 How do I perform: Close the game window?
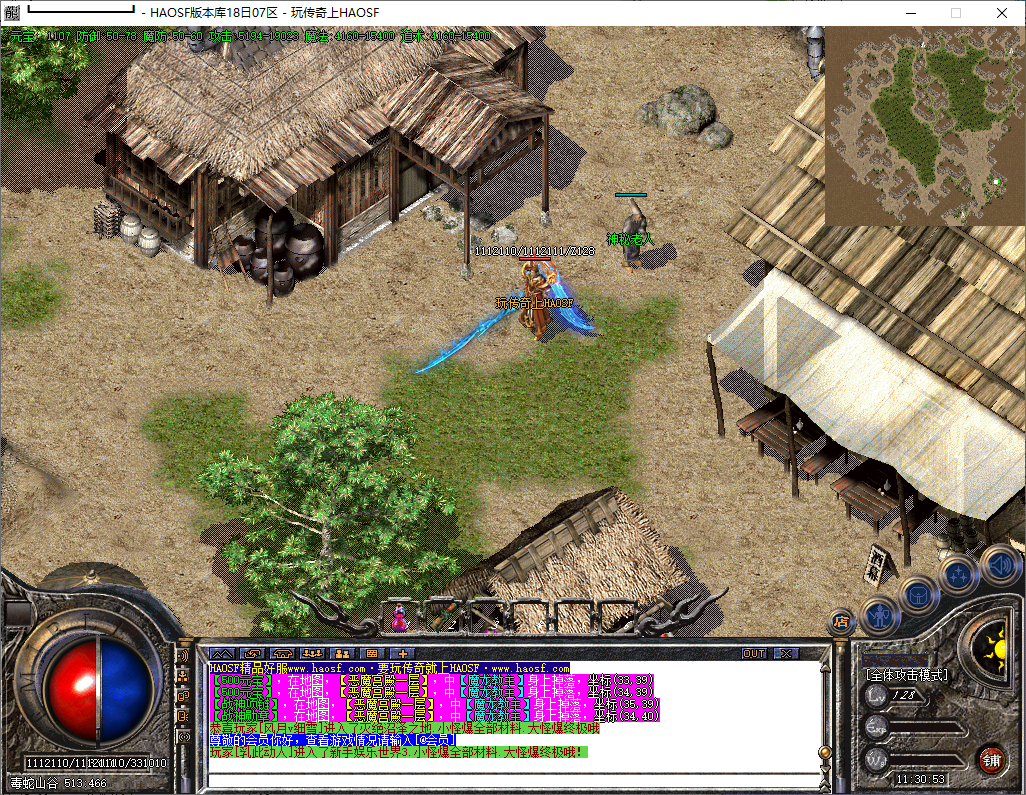tap(1001, 12)
